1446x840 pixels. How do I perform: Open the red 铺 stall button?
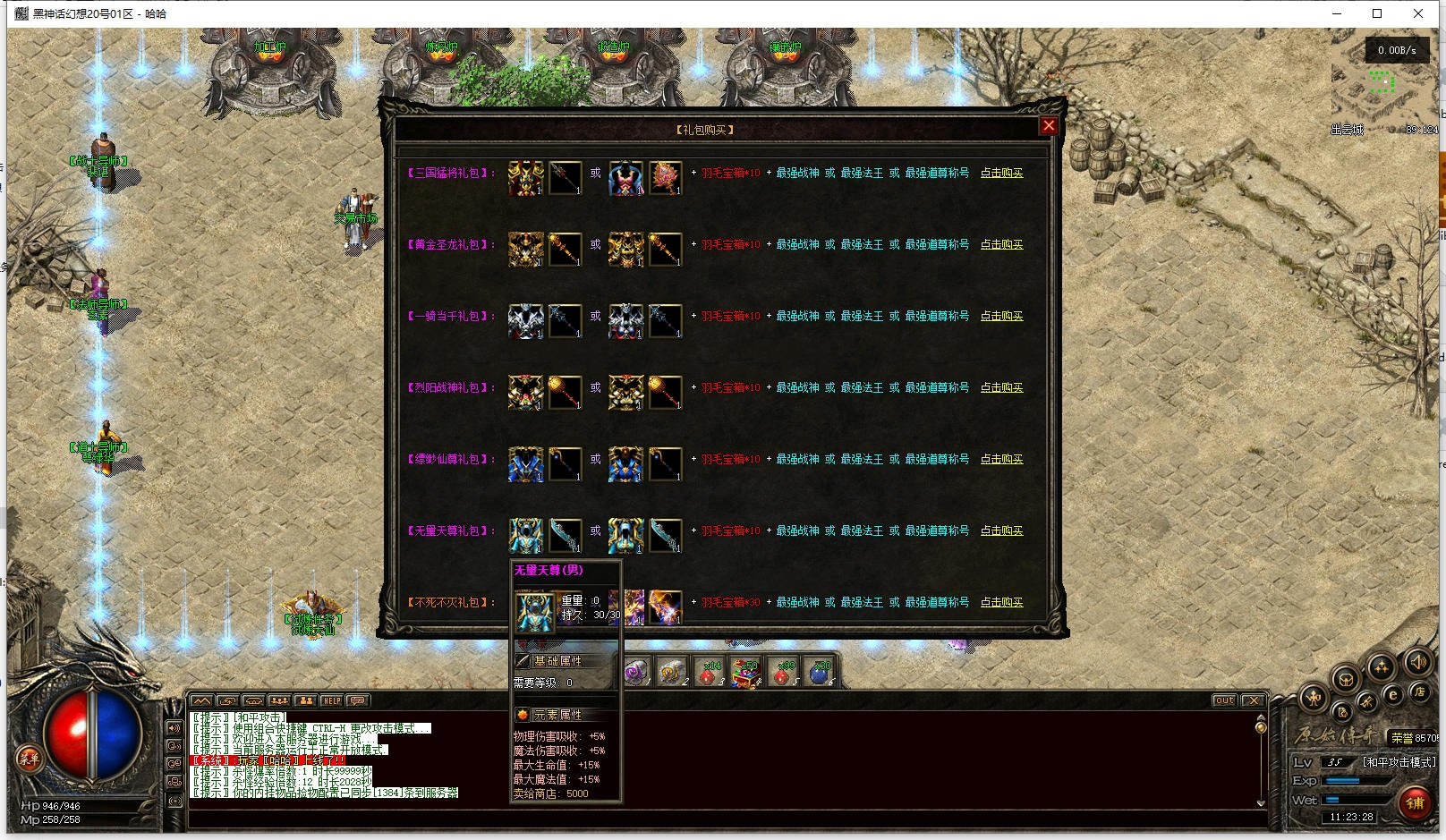click(1416, 802)
